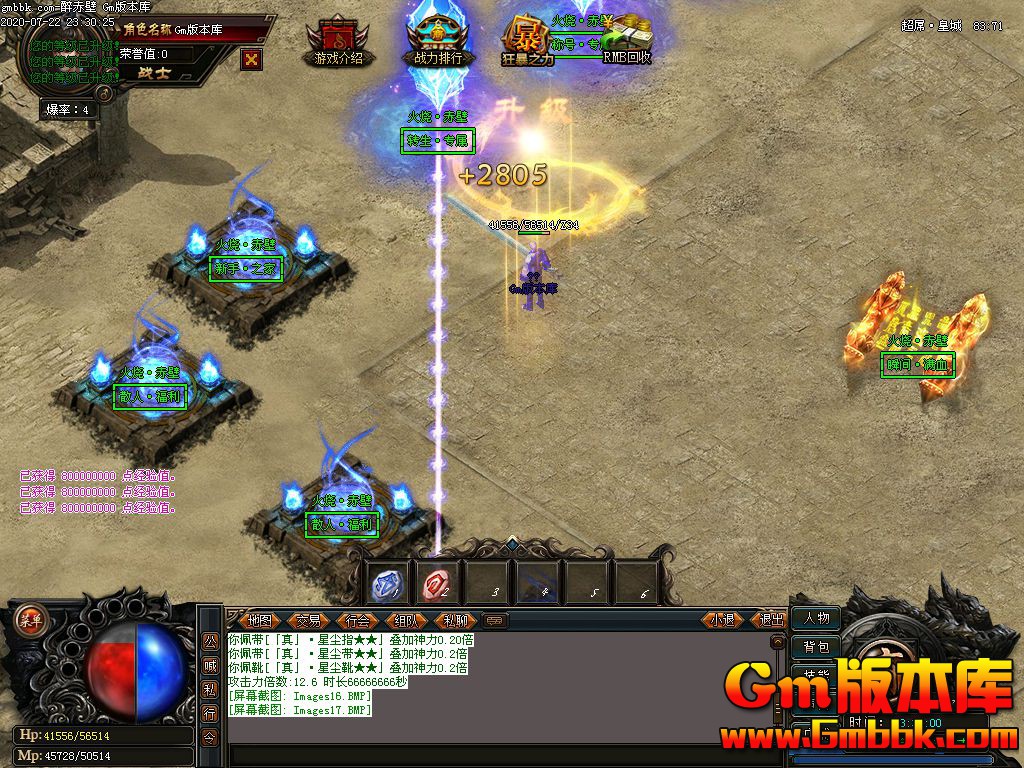Use the red item in hotbar slot 2
This screenshot has height=768, width=1024.
pos(437,583)
